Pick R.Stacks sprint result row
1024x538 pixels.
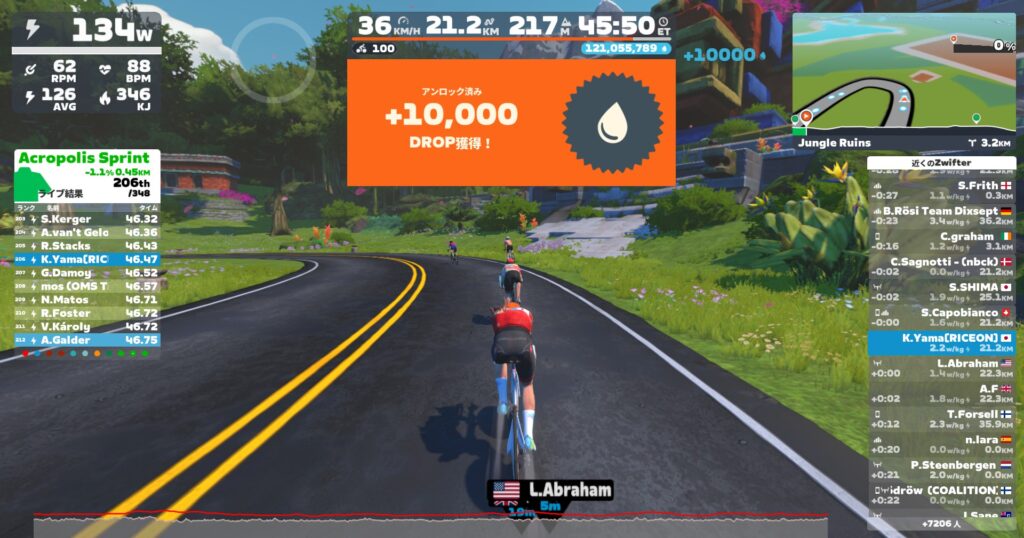[x=87, y=246]
